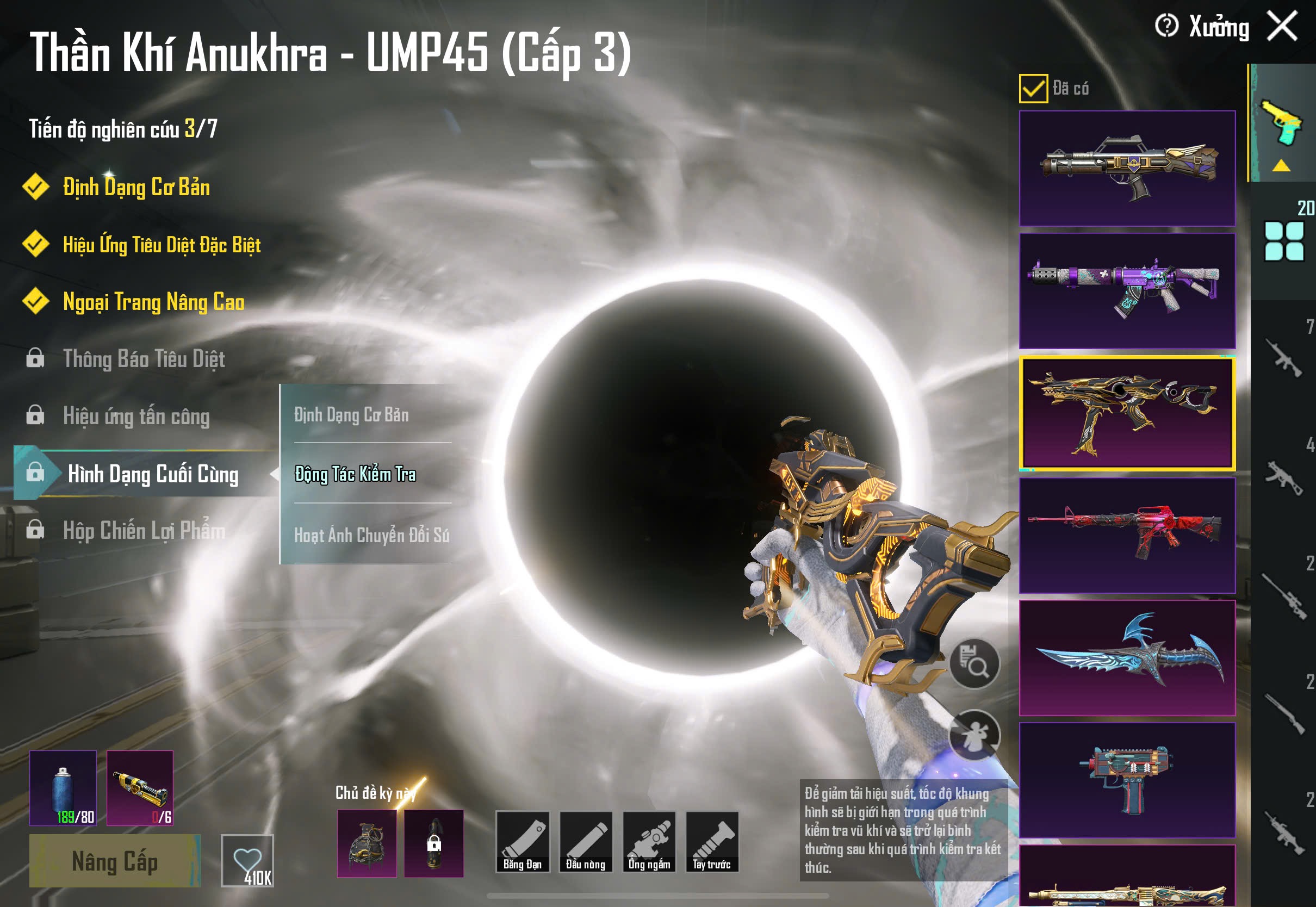
Task: Click the Nâng Cấp upgrade button
Action: click(x=115, y=860)
